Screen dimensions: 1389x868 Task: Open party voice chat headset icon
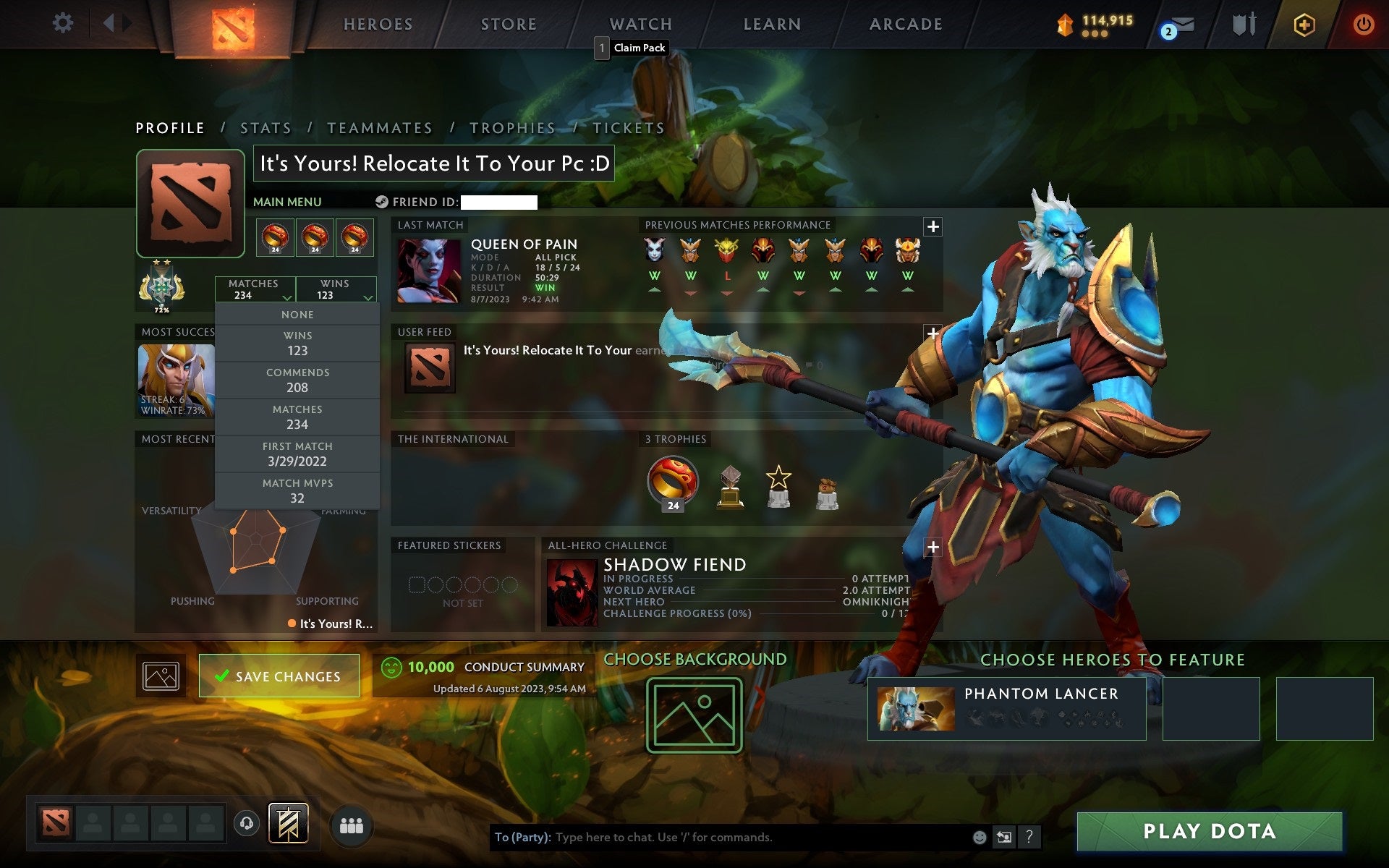tap(246, 822)
